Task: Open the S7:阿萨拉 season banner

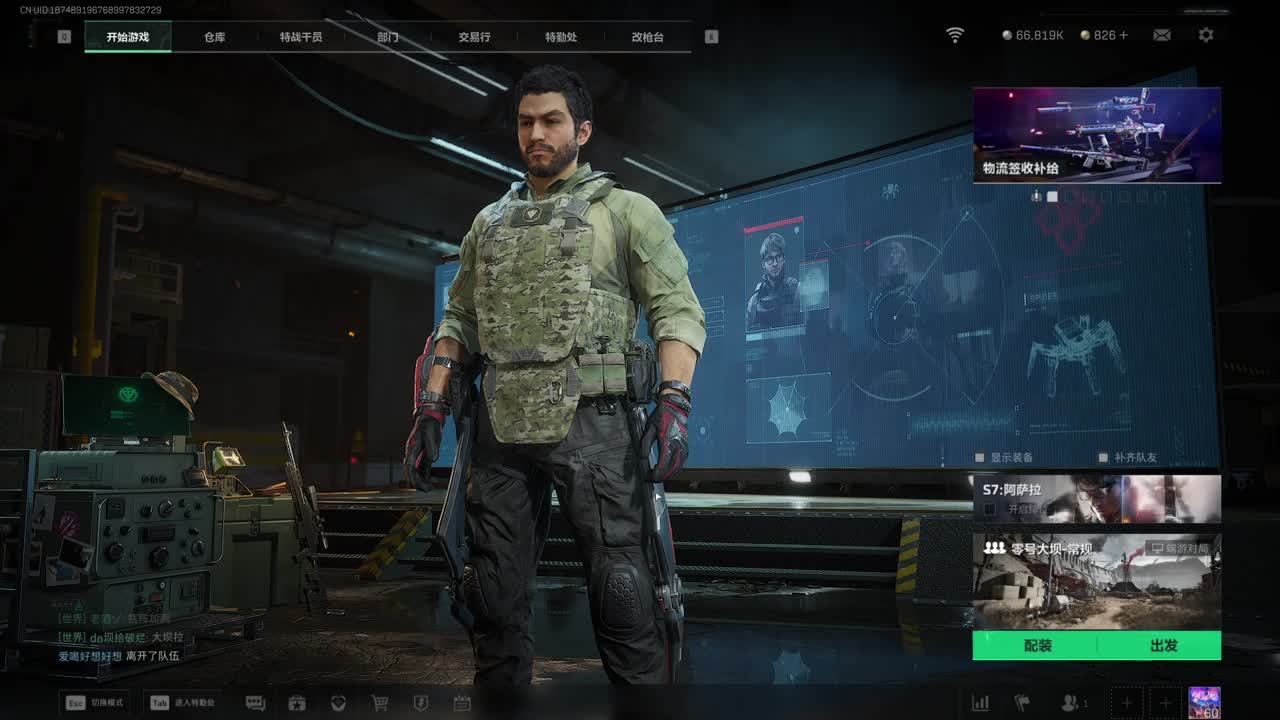Action: [1096, 498]
